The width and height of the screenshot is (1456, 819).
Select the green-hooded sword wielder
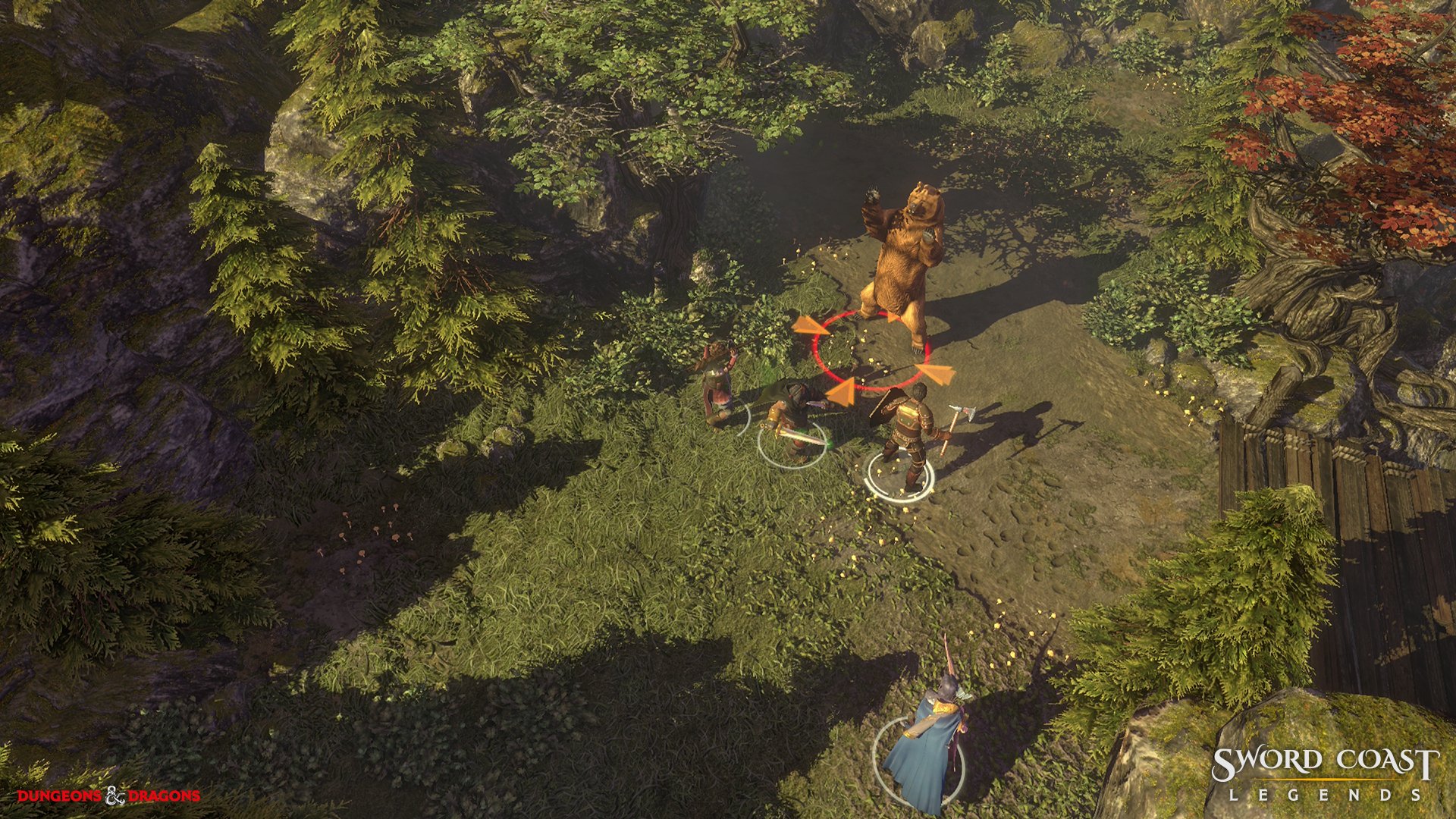click(789, 422)
